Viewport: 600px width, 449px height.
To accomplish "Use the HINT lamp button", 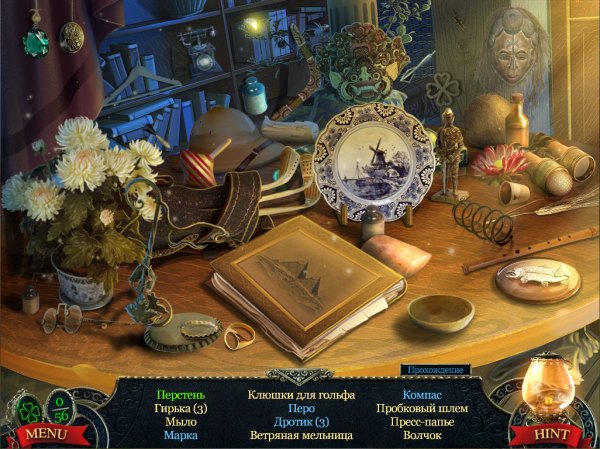I will [x=553, y=434].
